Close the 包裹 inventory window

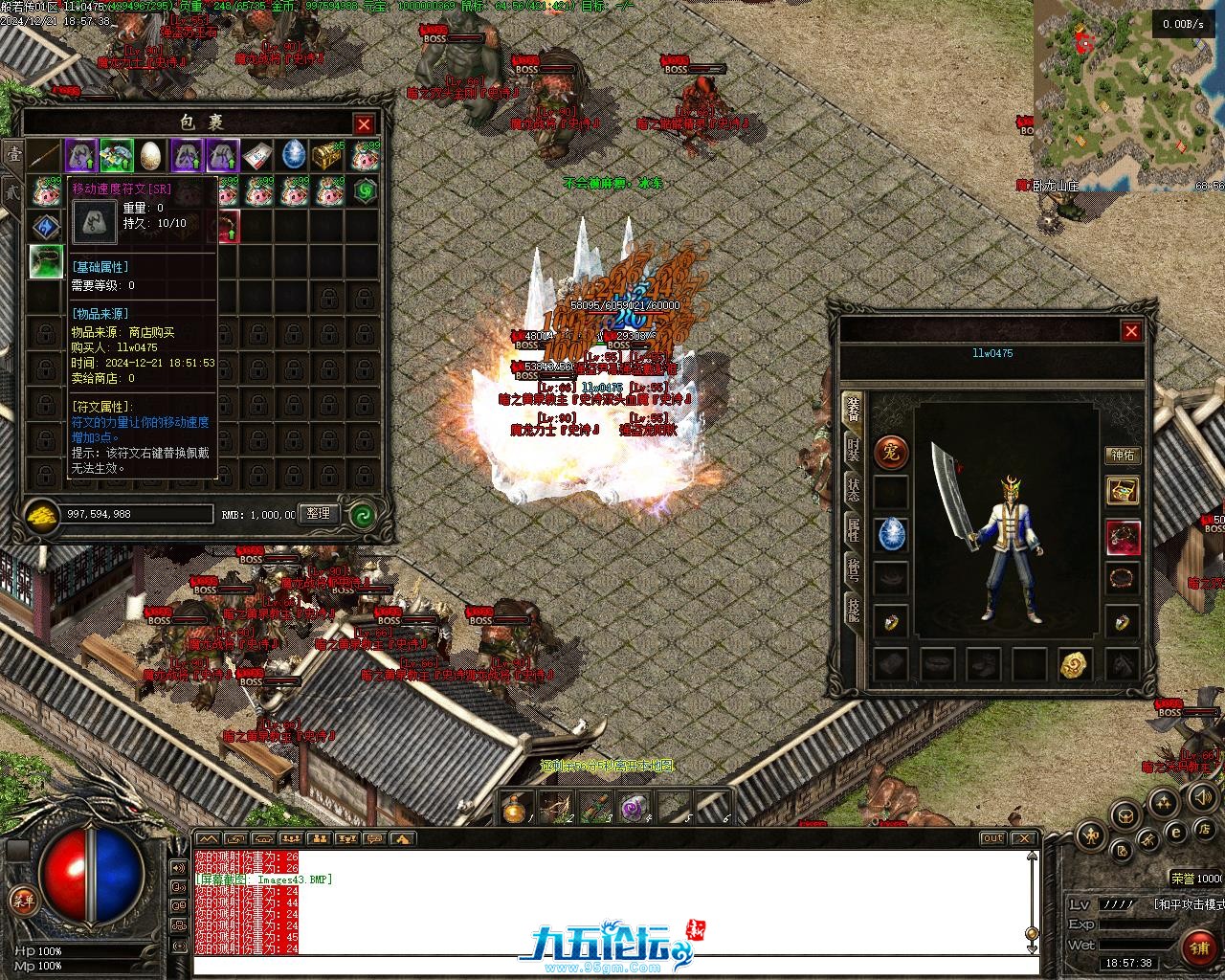pos(364,124)
